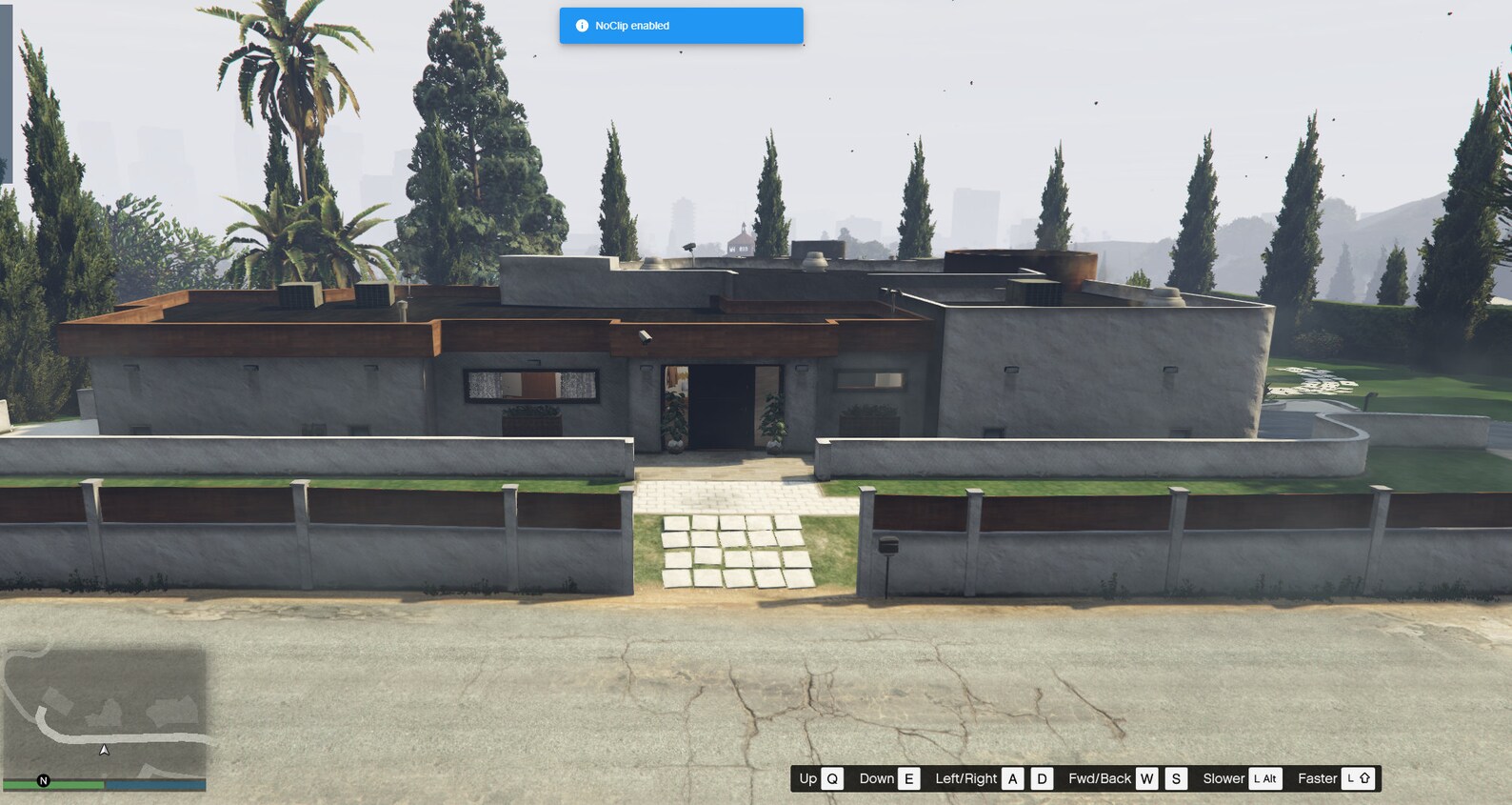Dismiss the NoClip enabled notification
1512x805 pixels.
tap(680, 26)
